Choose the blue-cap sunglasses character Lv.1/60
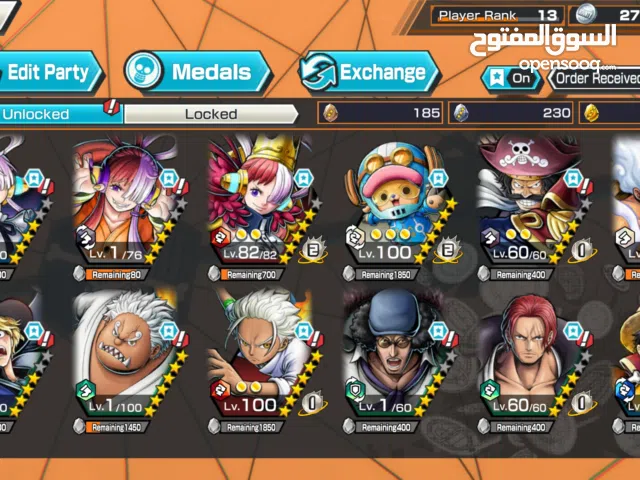Viewport: 640px width, 480px height. point(397,358)
